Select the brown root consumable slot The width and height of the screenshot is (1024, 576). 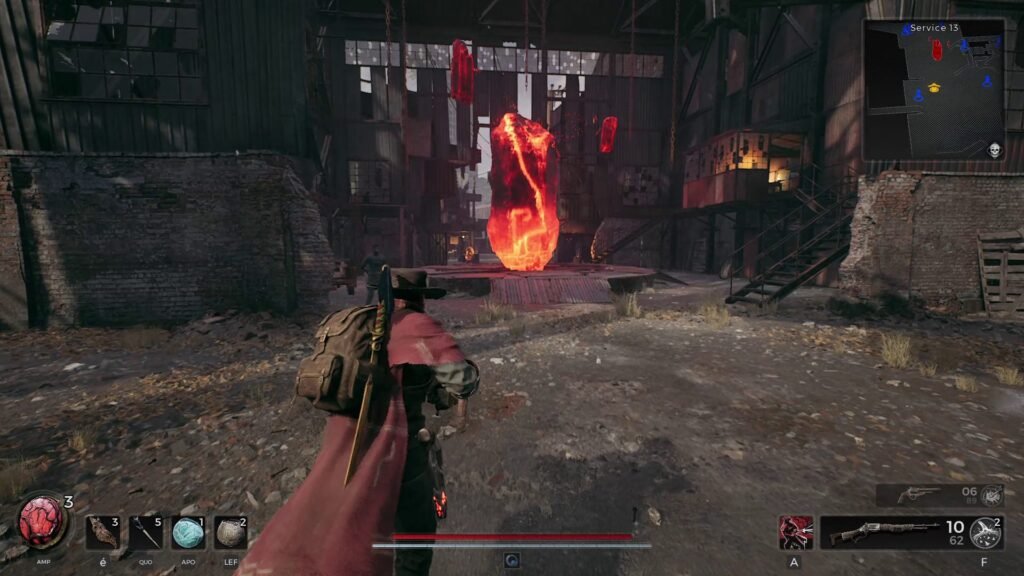click(x=102, y=532)
